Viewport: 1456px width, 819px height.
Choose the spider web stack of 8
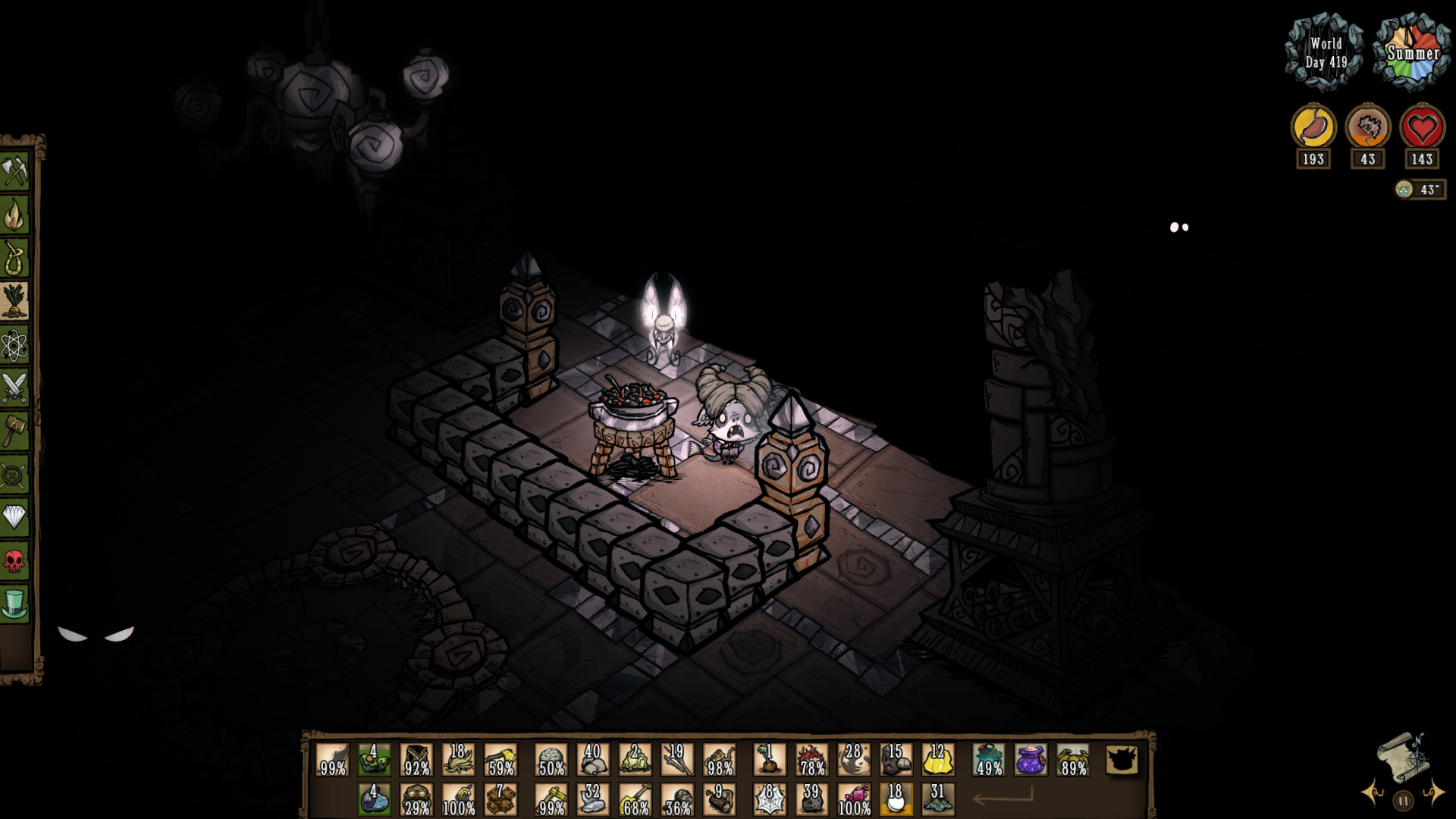click(769, 799)
